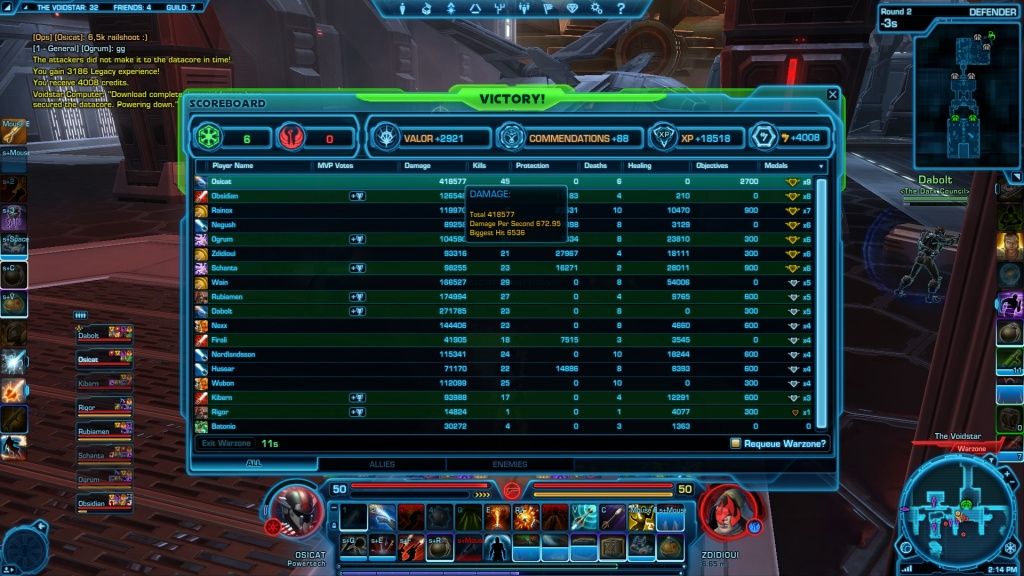Open the Medals column dropdown arrow

pos(821,166)
